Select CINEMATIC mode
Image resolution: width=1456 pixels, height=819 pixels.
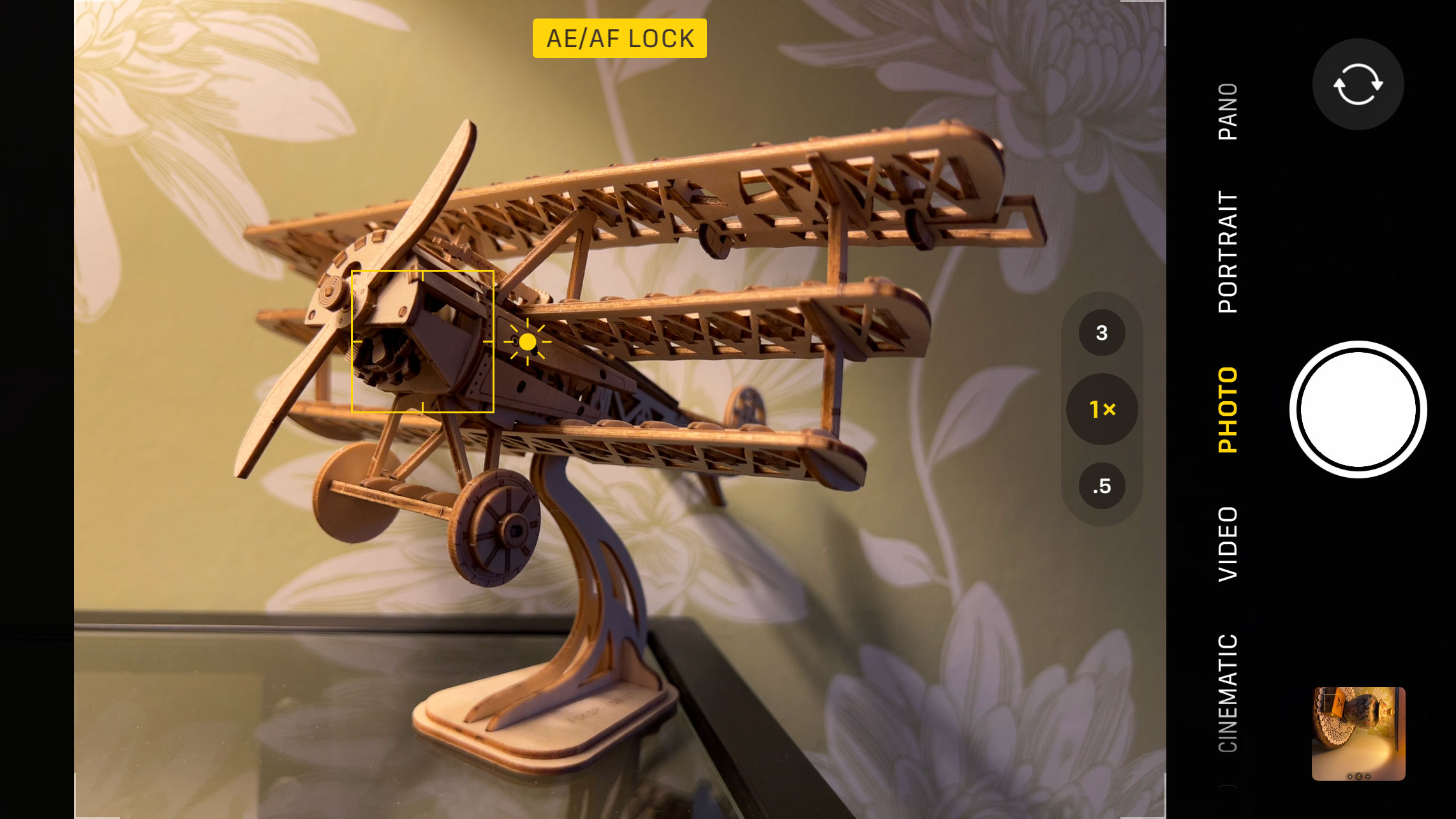[x=1228, y=693]
